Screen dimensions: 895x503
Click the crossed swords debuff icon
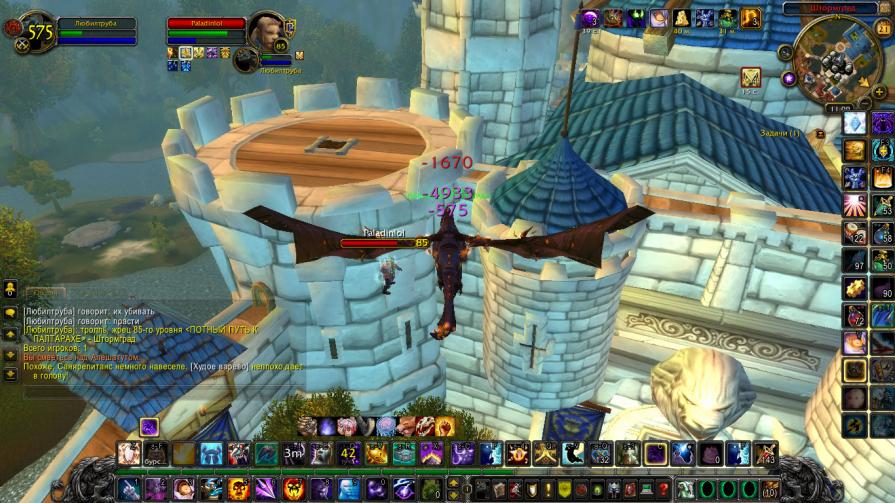point(750,77)
